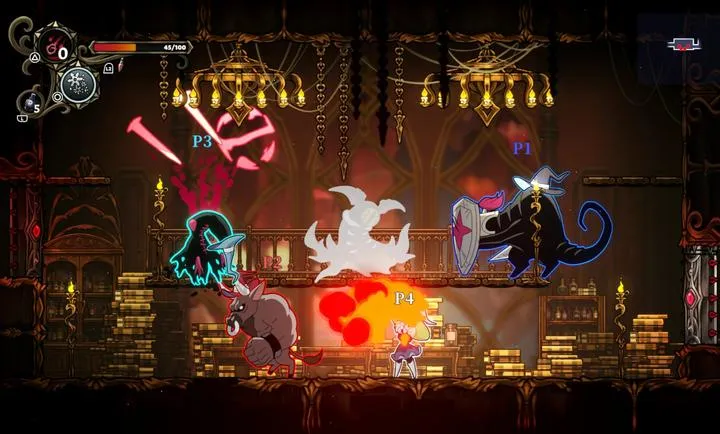This screenshot has height=434, width=720.
Task: Click the small potion vial icon
Action: 120,67
